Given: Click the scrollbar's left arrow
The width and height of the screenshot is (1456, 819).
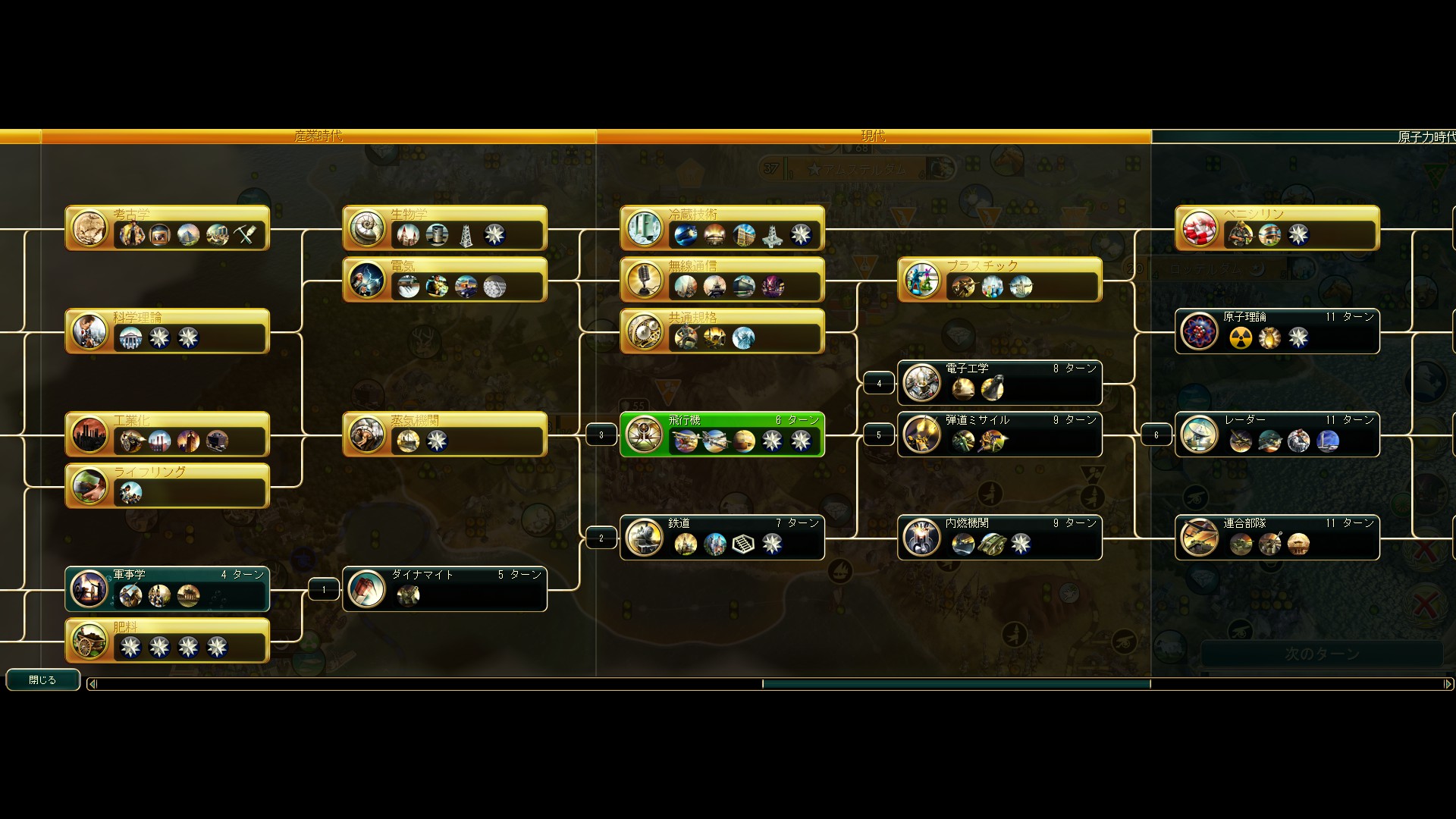Looking at the screenshot, I should coord(93,684).
